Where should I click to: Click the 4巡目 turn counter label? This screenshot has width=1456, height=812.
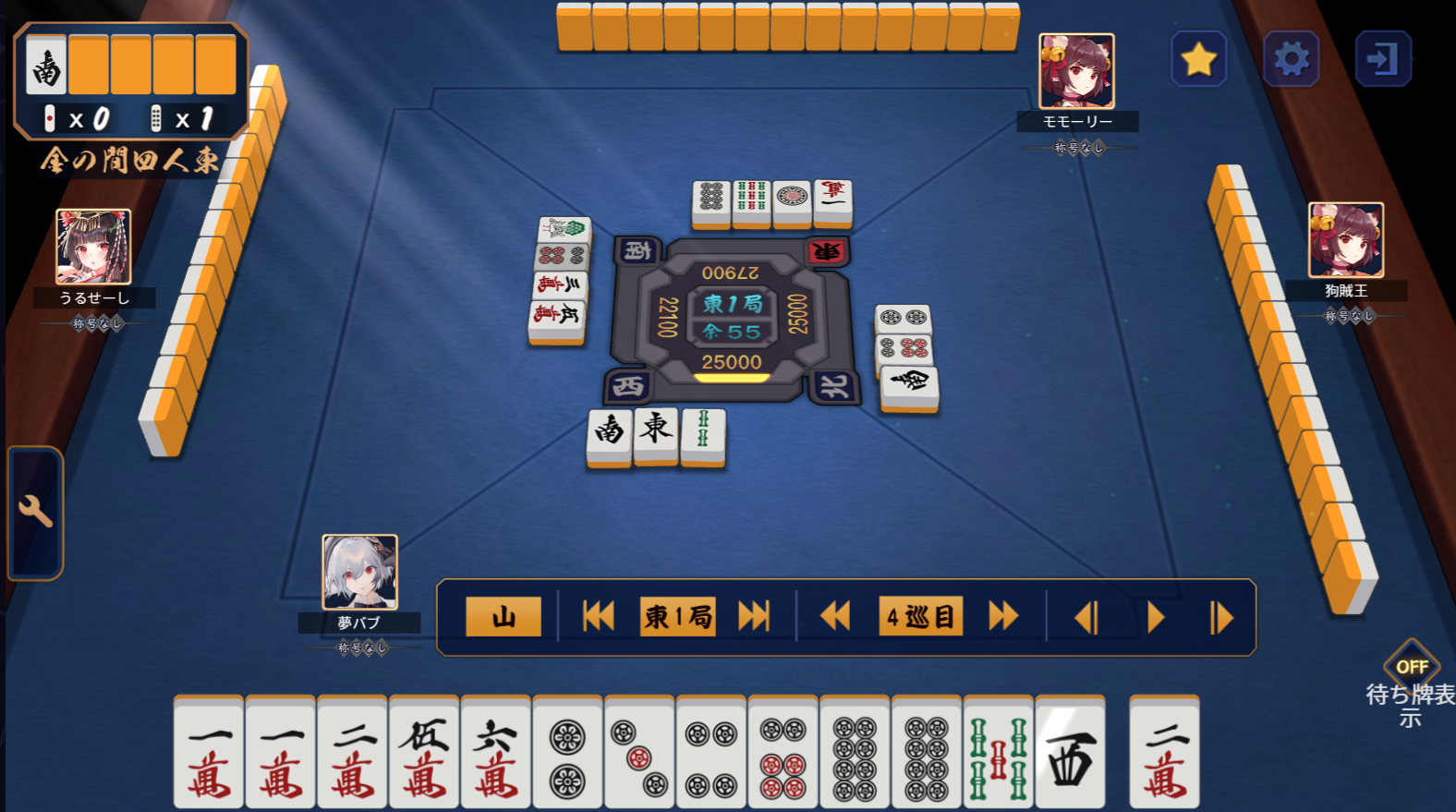(920, 615)
